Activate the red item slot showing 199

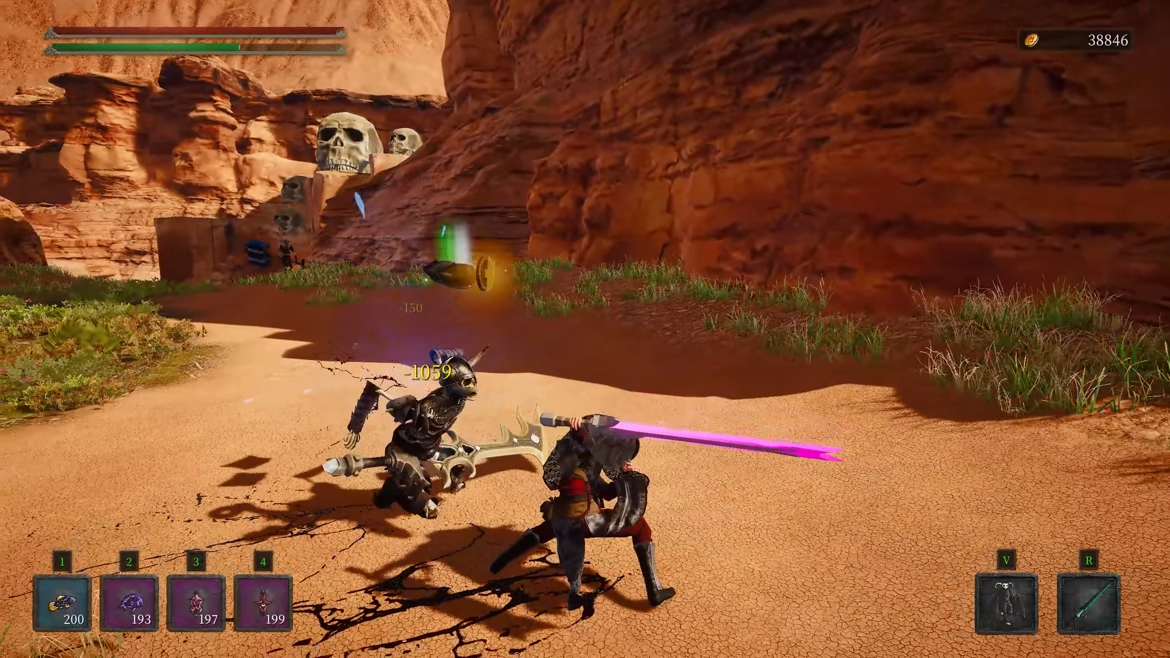(x=263, y=603)
